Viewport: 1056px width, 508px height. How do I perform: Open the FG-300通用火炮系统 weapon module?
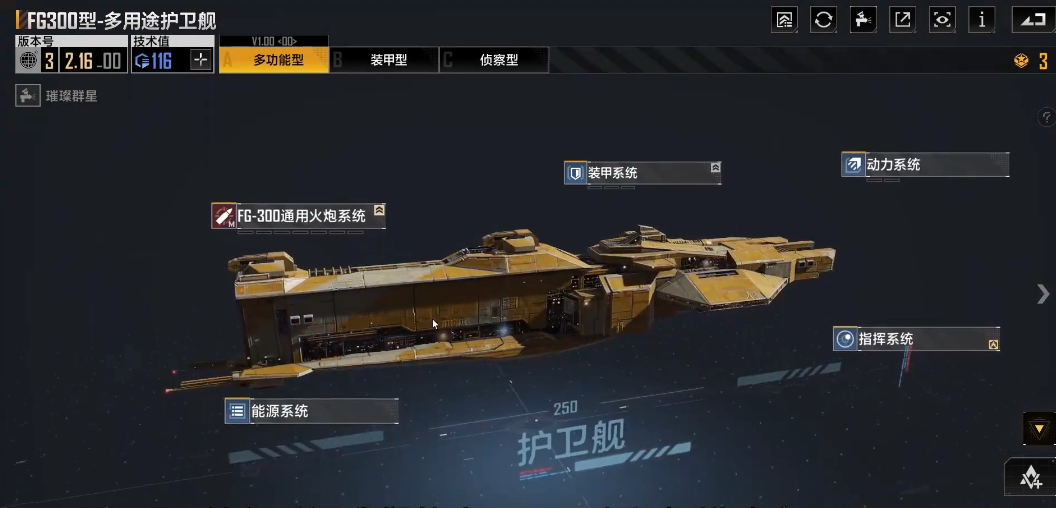point(299,215)
